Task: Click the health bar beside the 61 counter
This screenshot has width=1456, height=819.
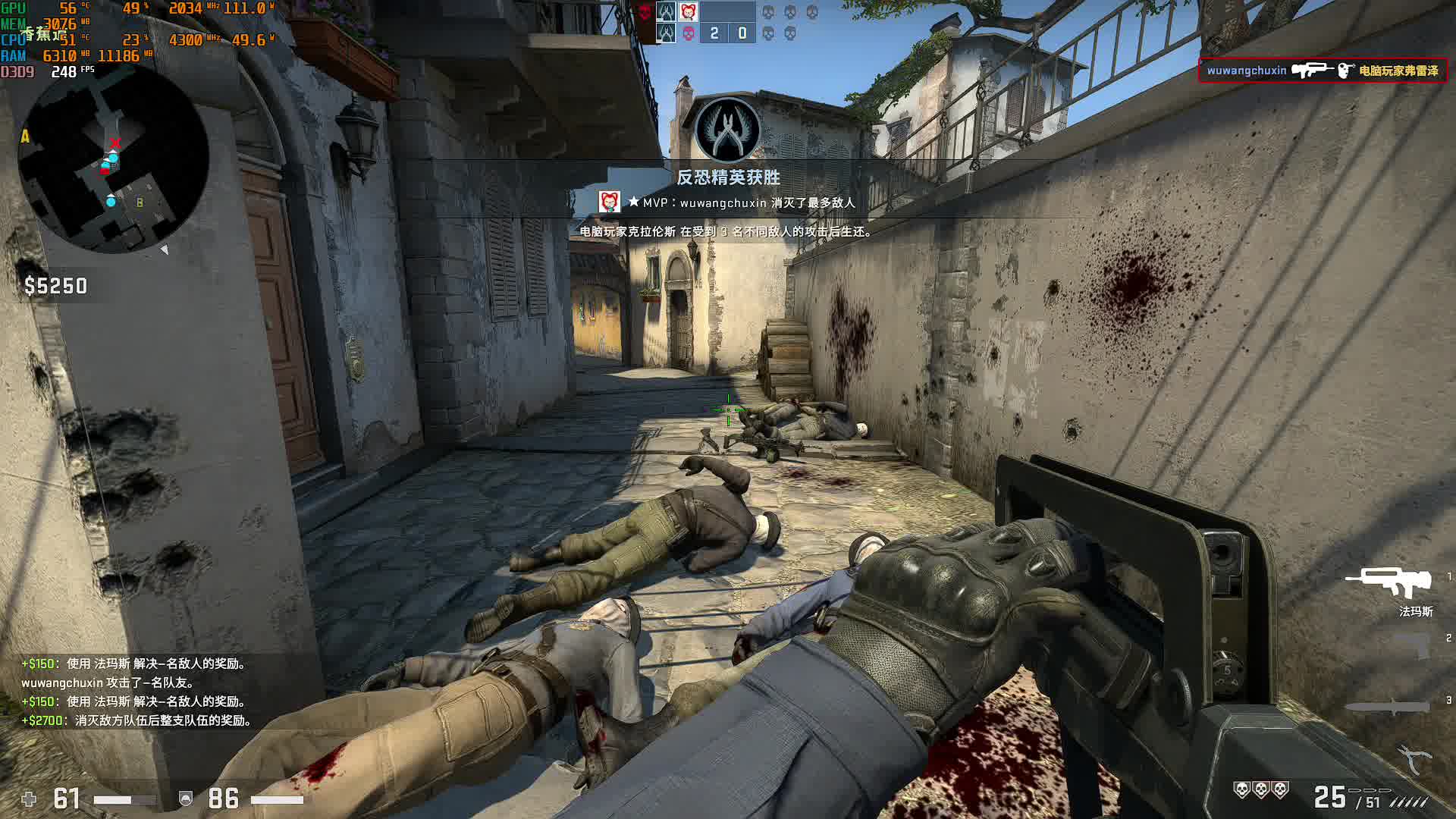Action: pyautogui.click(x=114, y=799)
